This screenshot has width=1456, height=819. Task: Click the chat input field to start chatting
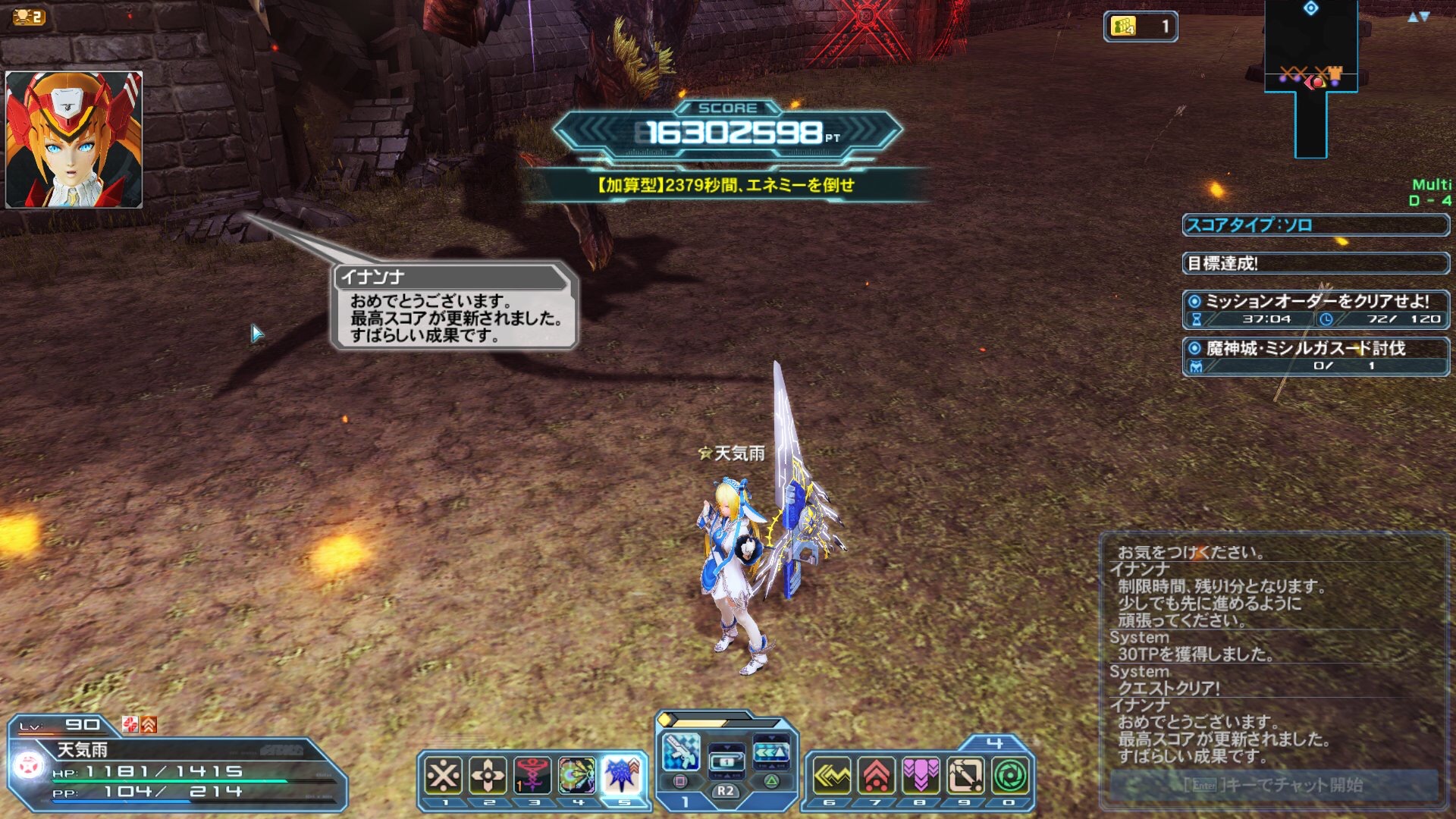(1274, 785)
